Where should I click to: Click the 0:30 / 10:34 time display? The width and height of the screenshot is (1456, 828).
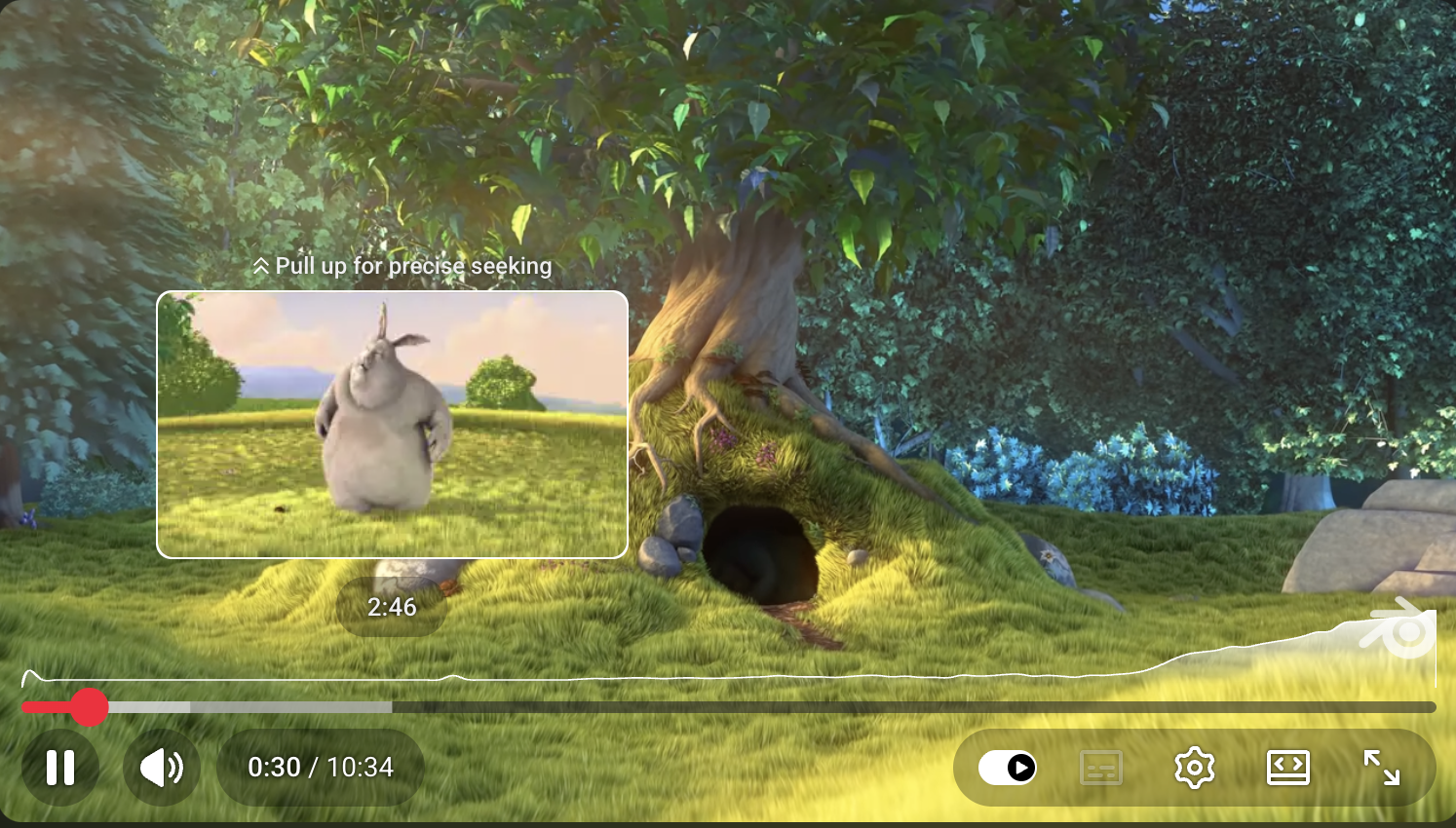(320, 768)
